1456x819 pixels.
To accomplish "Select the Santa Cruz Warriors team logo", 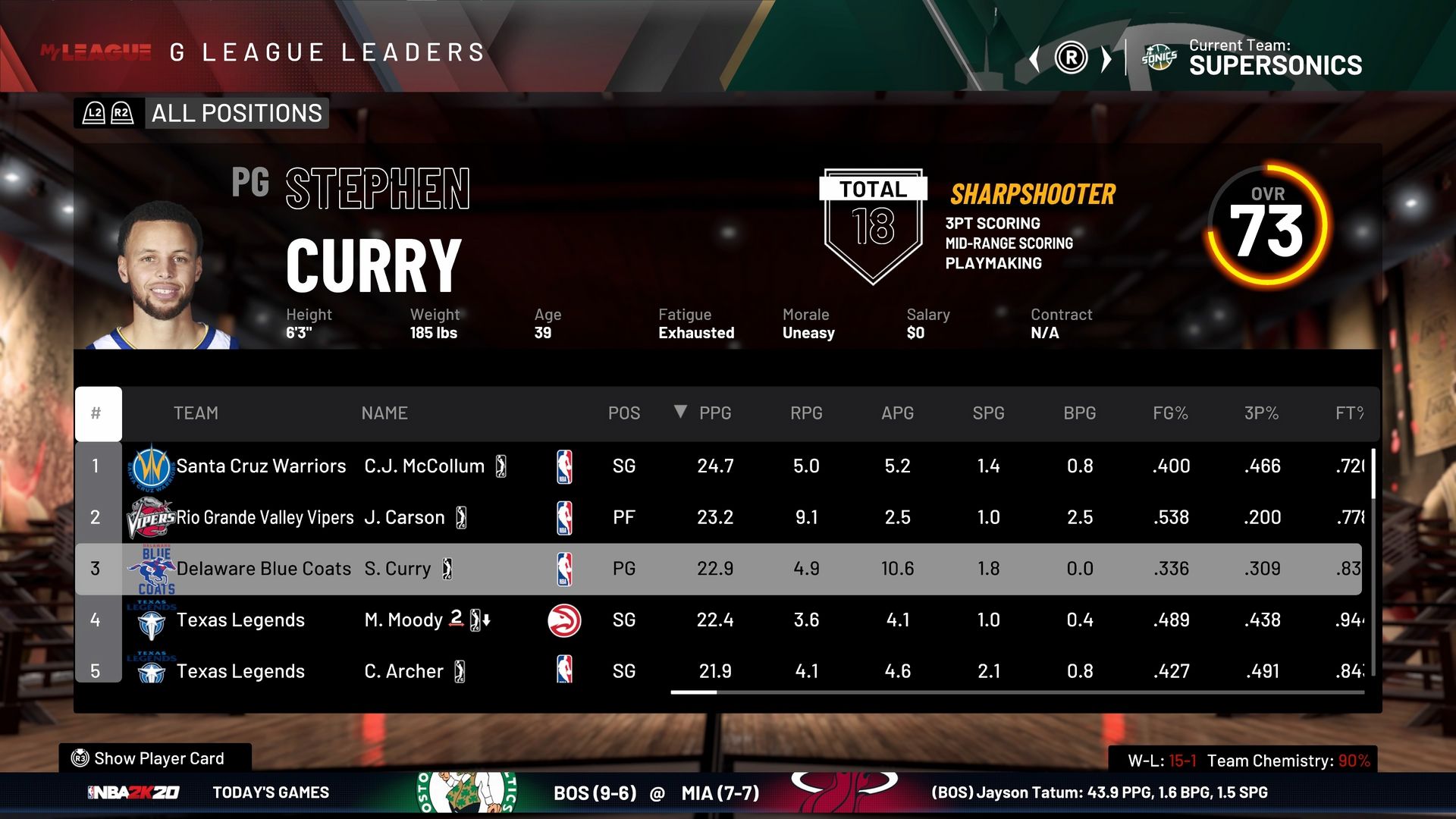I will [x=149, y=466].
